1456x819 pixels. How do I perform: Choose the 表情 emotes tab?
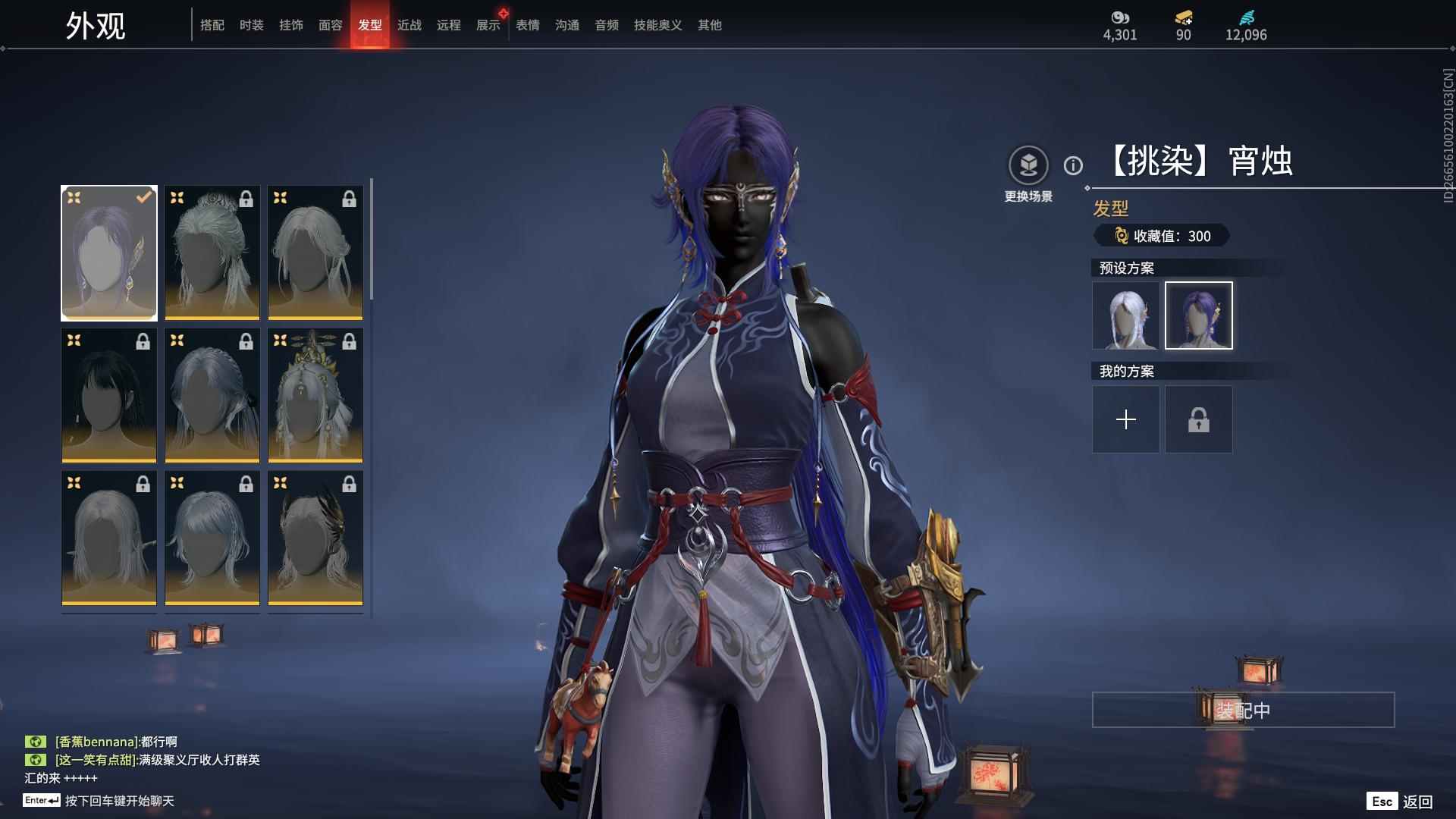527,25
